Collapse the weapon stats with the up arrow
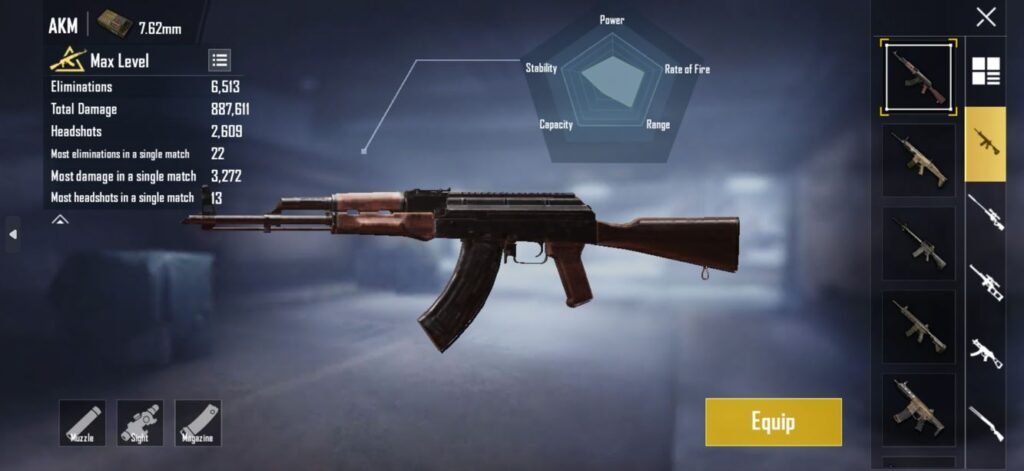 coord(60,219)
